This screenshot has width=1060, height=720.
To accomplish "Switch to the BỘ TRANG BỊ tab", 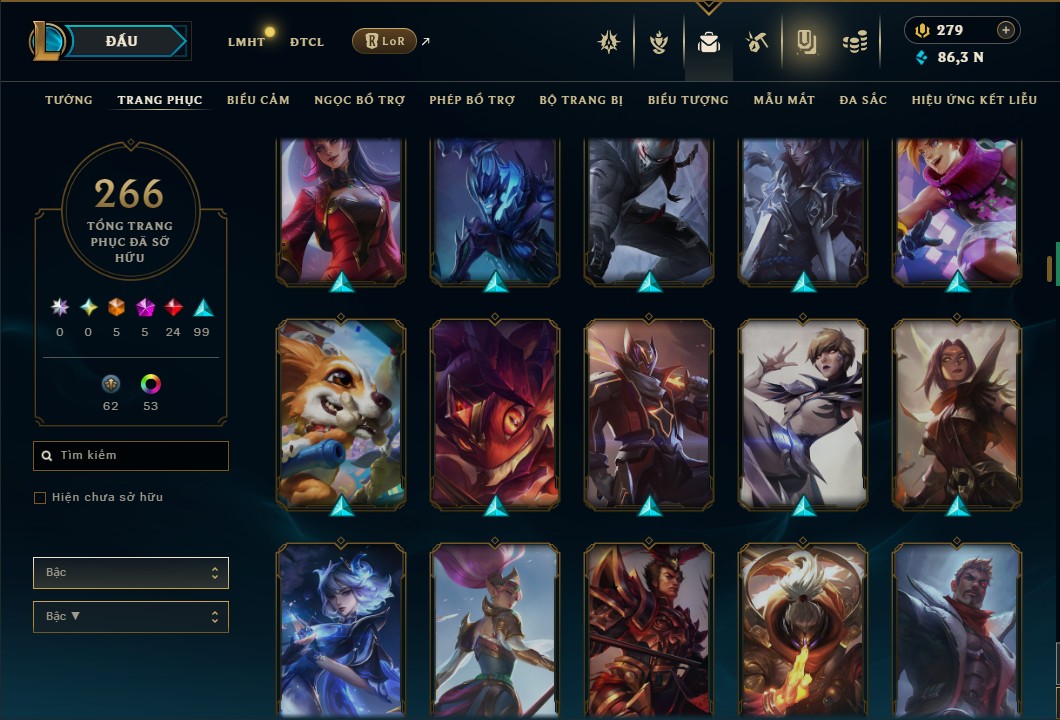I will [581, 100].
